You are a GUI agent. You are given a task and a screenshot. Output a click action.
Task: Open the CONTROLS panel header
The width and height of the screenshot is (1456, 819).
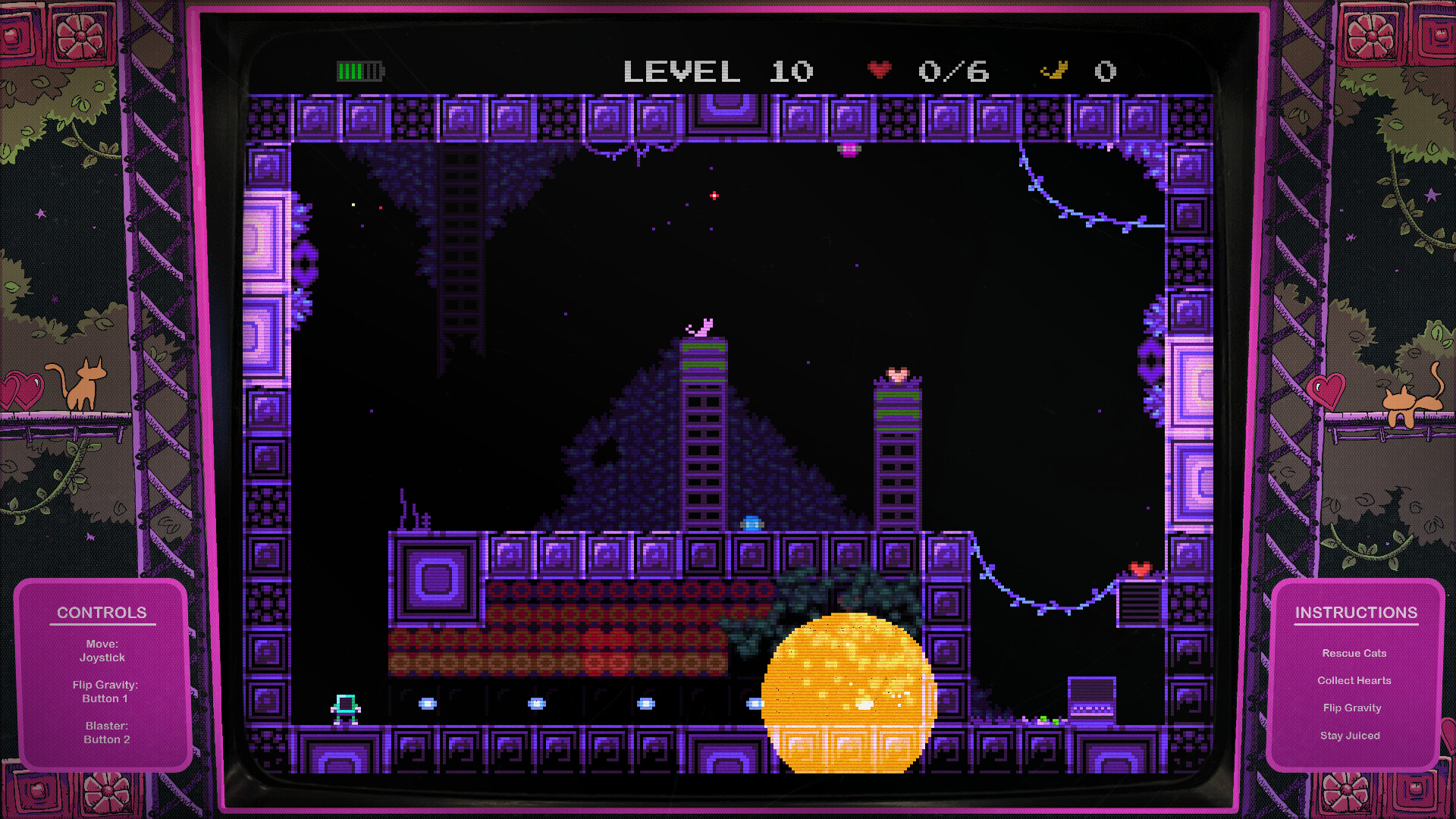pos(102,613)
